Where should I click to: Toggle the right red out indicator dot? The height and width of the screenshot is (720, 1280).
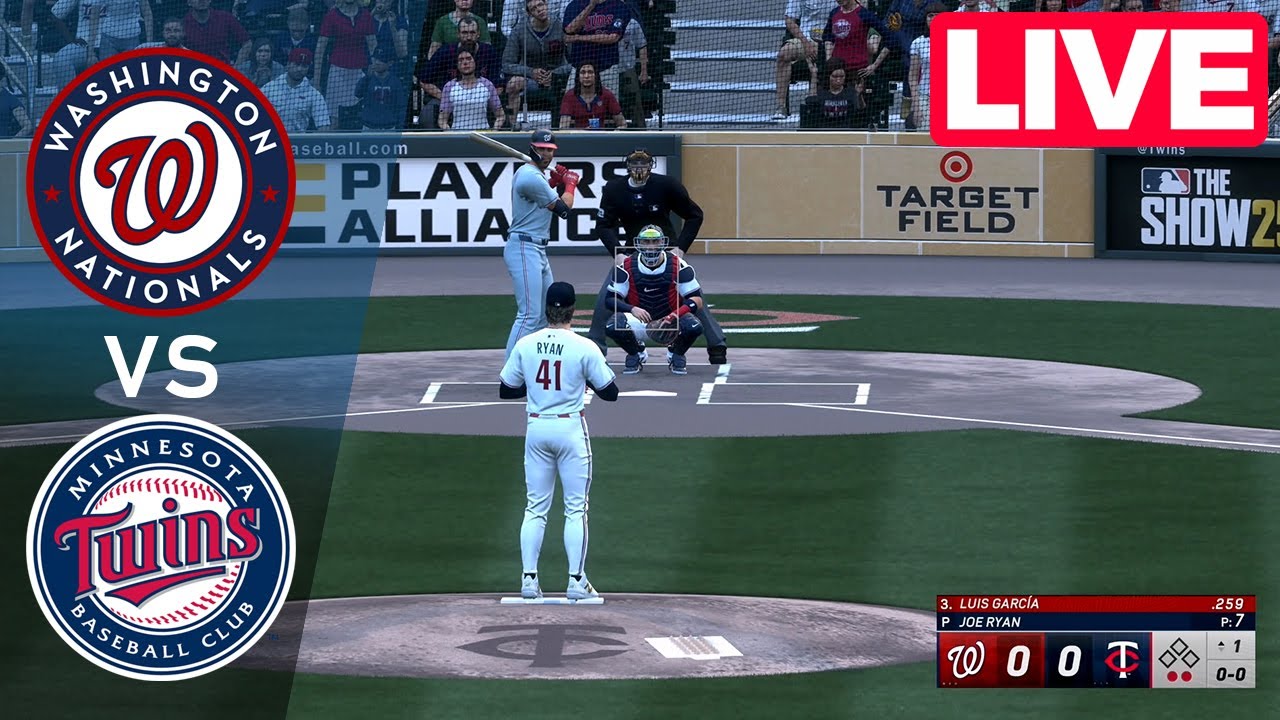[x=1187, y=675]
